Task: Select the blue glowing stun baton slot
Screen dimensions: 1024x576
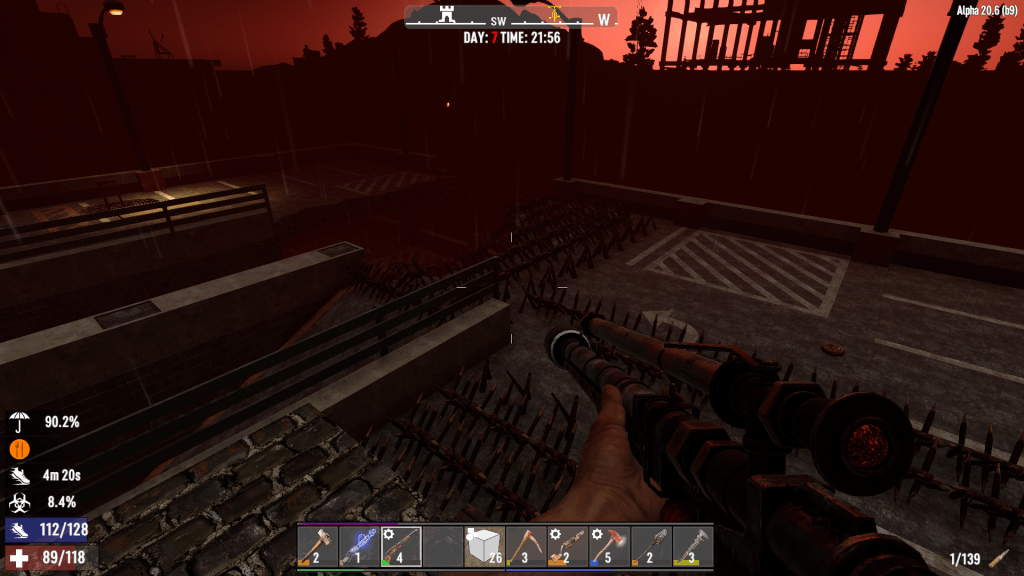Action: coord(359,547)
